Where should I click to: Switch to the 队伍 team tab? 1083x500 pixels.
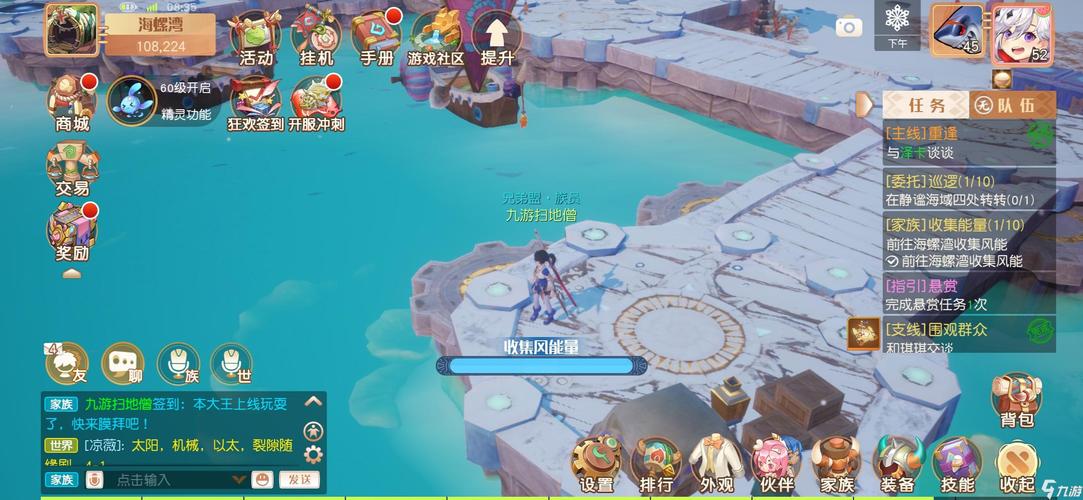(x=1013, y=105)
